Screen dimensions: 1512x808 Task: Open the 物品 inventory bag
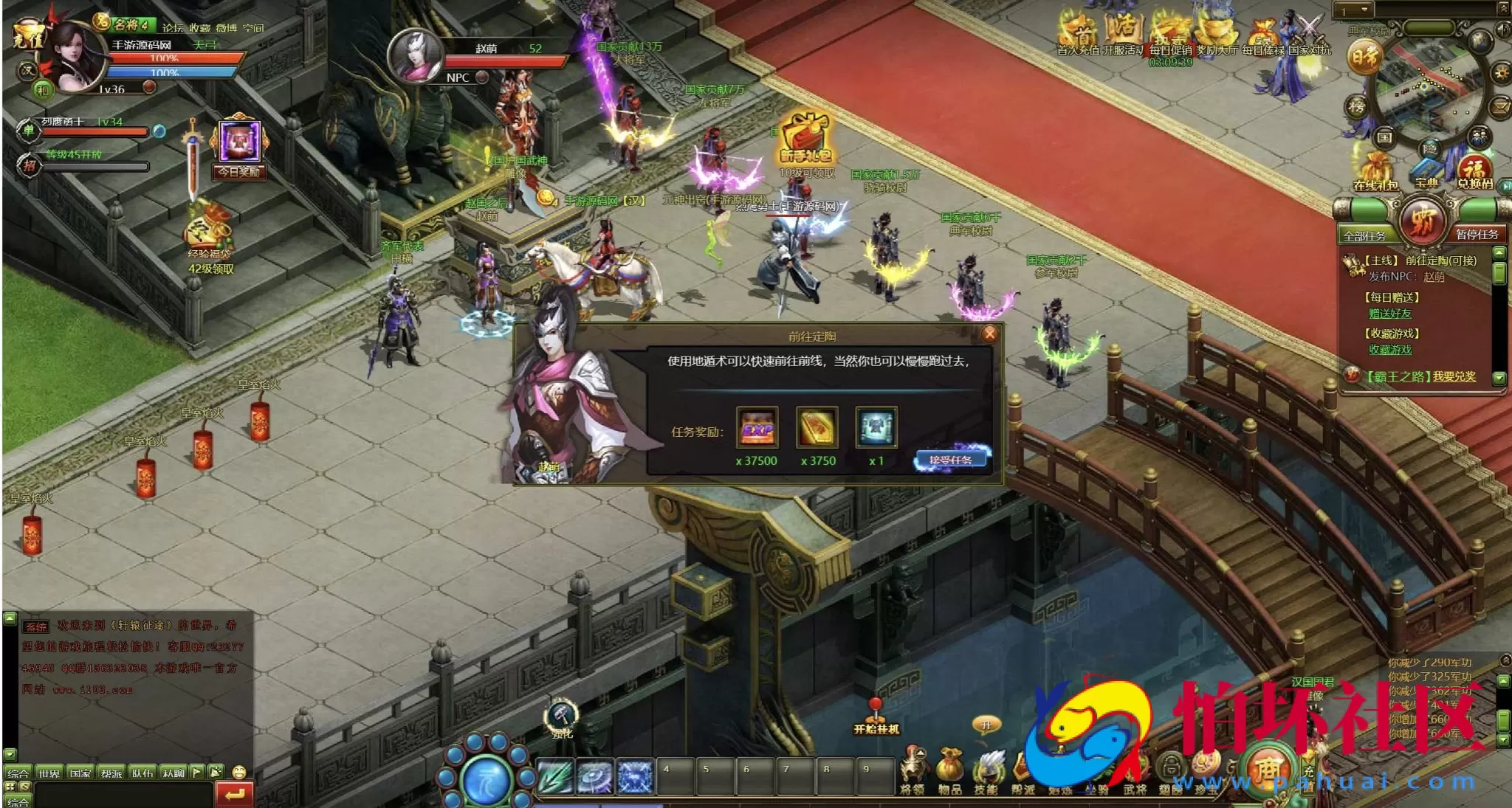pos(949,770)
